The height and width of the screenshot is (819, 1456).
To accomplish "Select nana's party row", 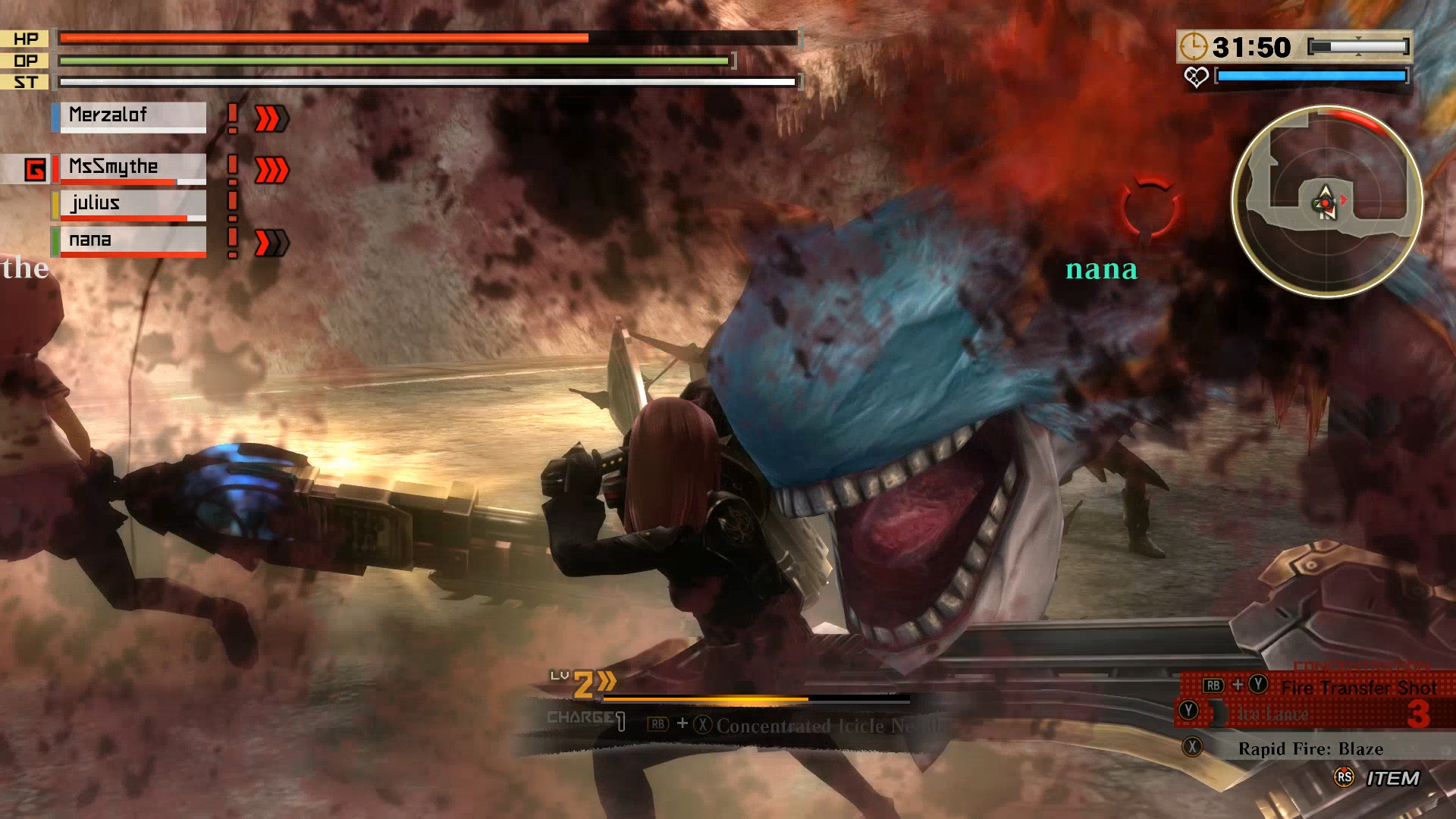I will (x=129, y=240).
